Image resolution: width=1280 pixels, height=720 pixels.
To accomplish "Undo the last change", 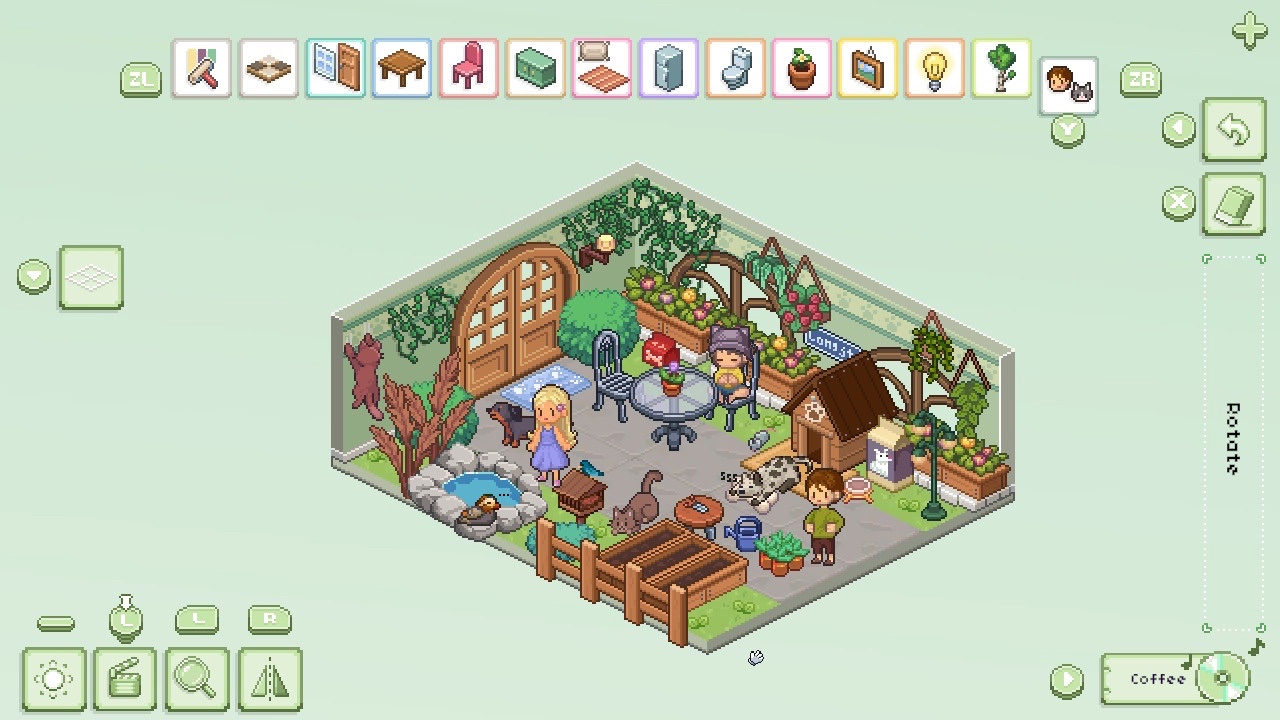I will (1233, 131).
